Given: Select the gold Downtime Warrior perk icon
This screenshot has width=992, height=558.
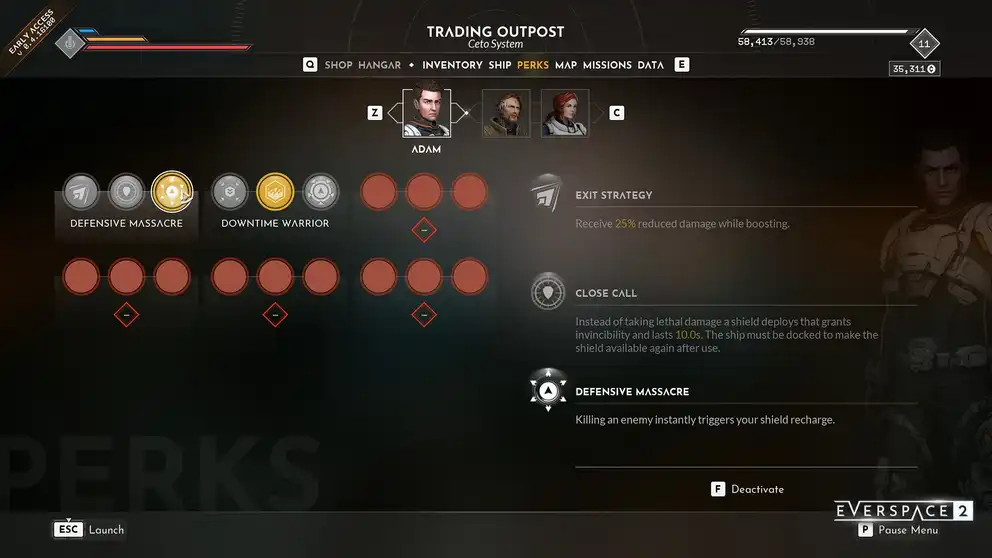Looking at the screenshot, I should [x=275, y=191].
